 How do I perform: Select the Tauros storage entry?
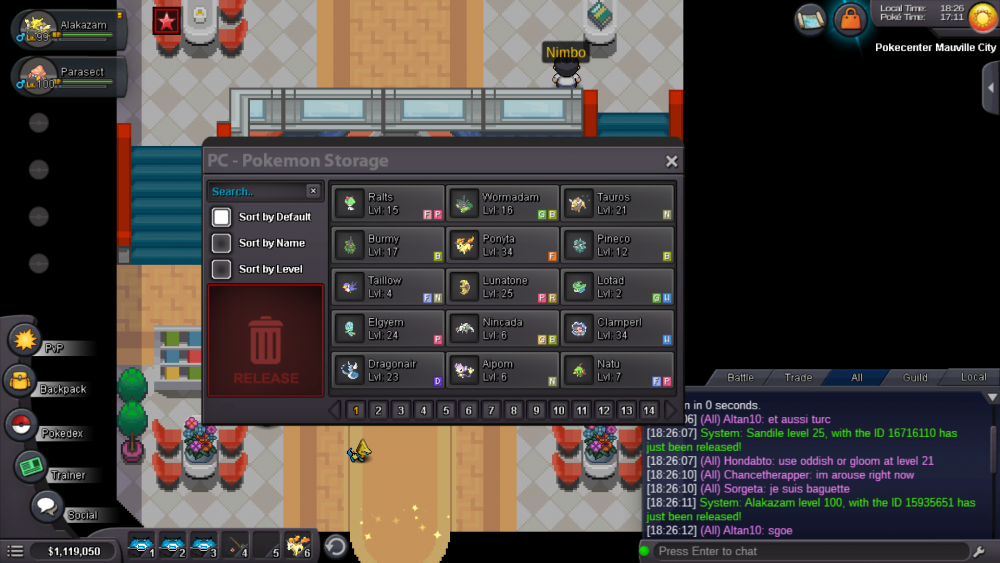pyautogui.click(x=618, y=203)
